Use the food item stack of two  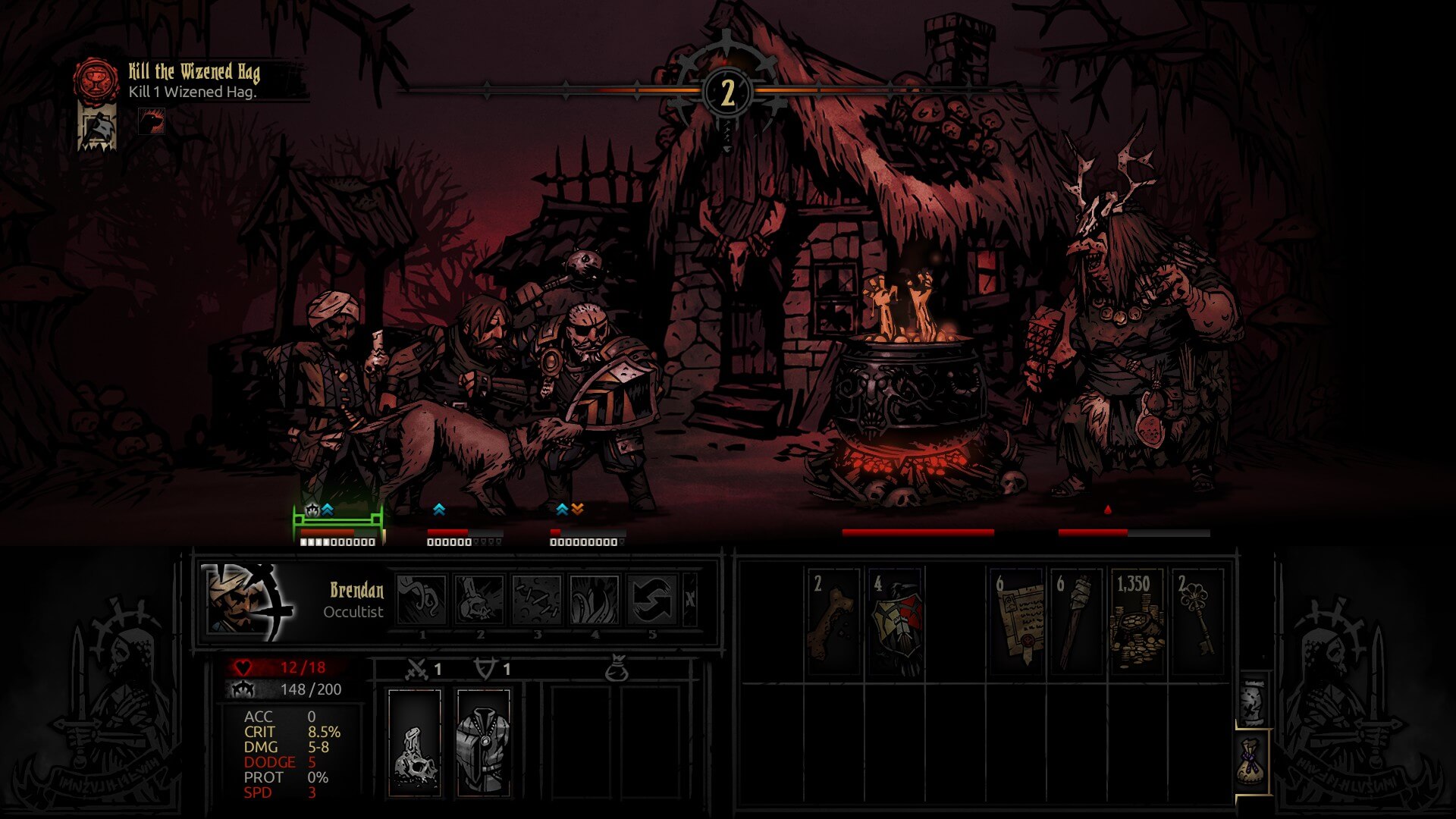(833, 623)
